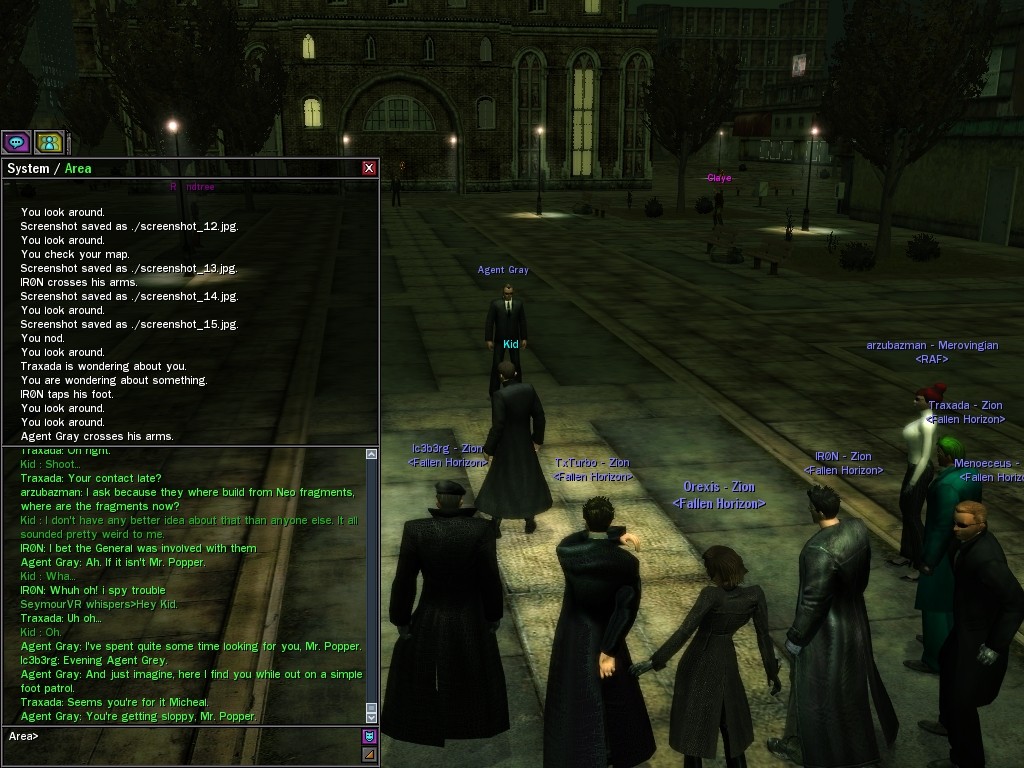This screenshot has width=1024, height=768.
Task: Open the purple speech bubble chat icon
Action: (x=16, y=142)
